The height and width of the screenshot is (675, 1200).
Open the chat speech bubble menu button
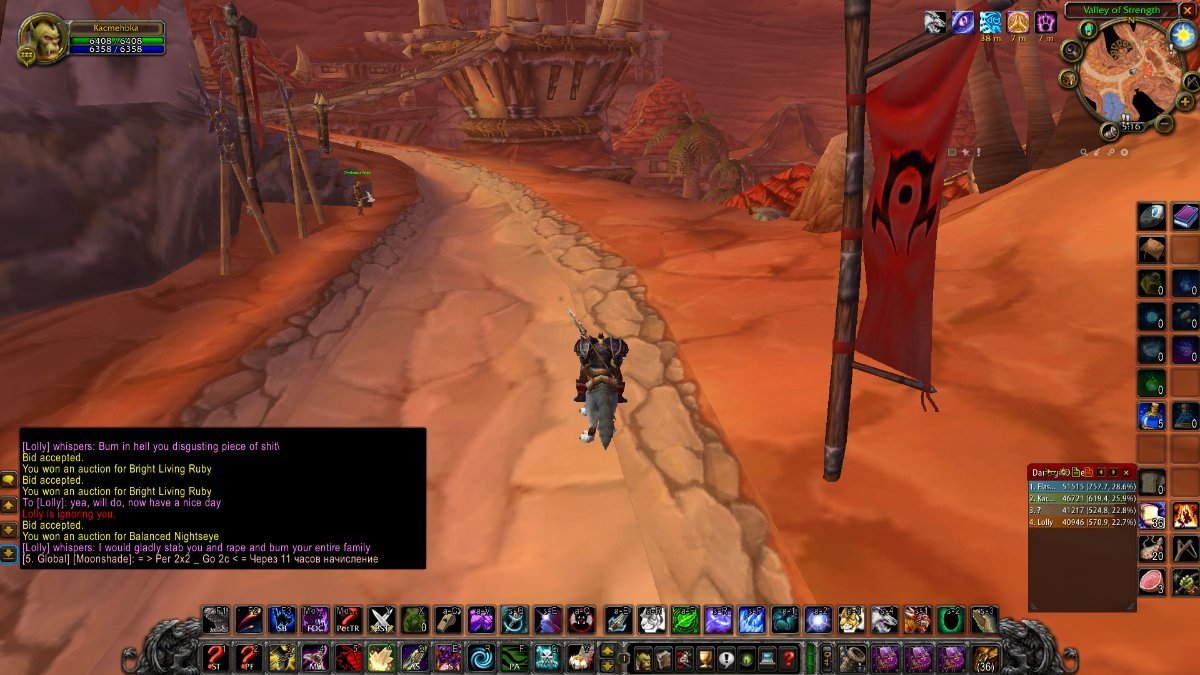pos(8,481)
